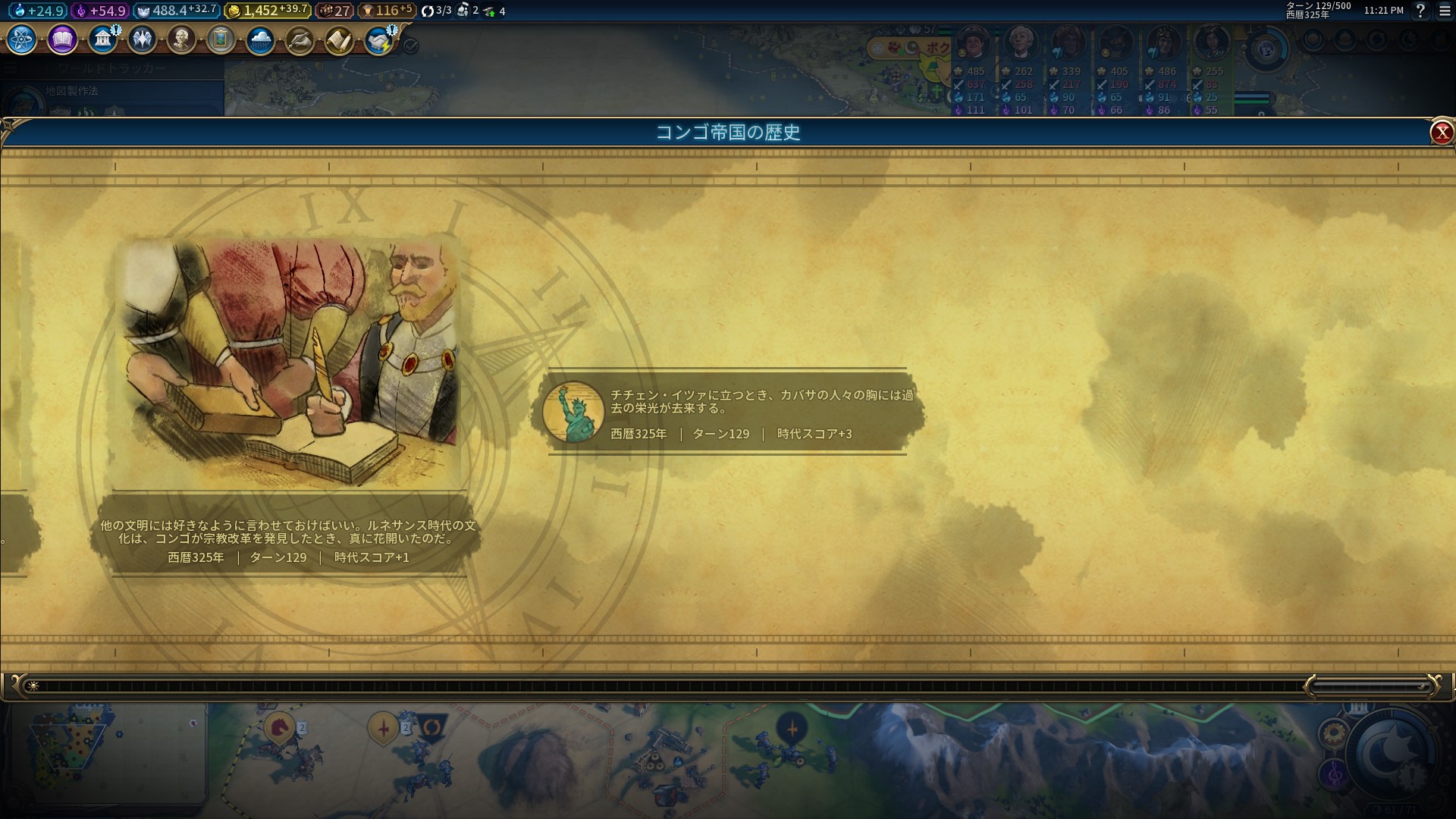Open the civics tree purple book icon
This screenshot has height=819, width=1456.
point(61,39)
